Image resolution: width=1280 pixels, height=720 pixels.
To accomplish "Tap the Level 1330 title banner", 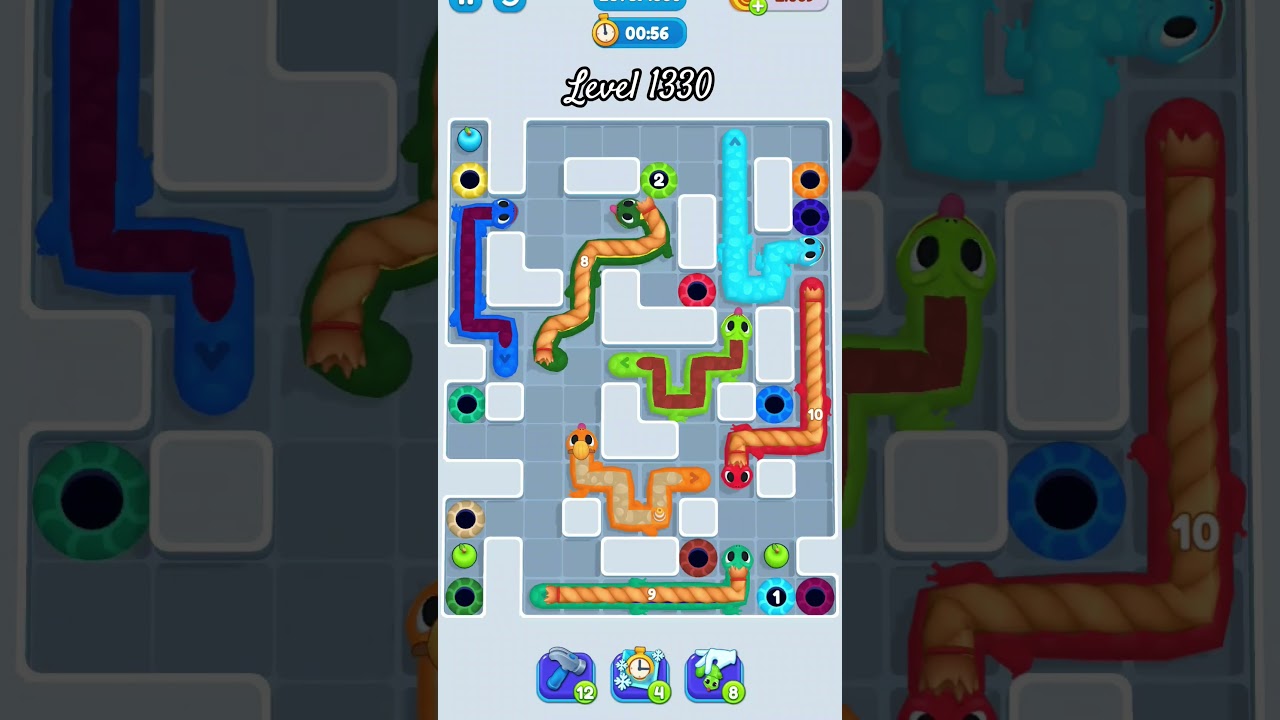I will 639,86.
